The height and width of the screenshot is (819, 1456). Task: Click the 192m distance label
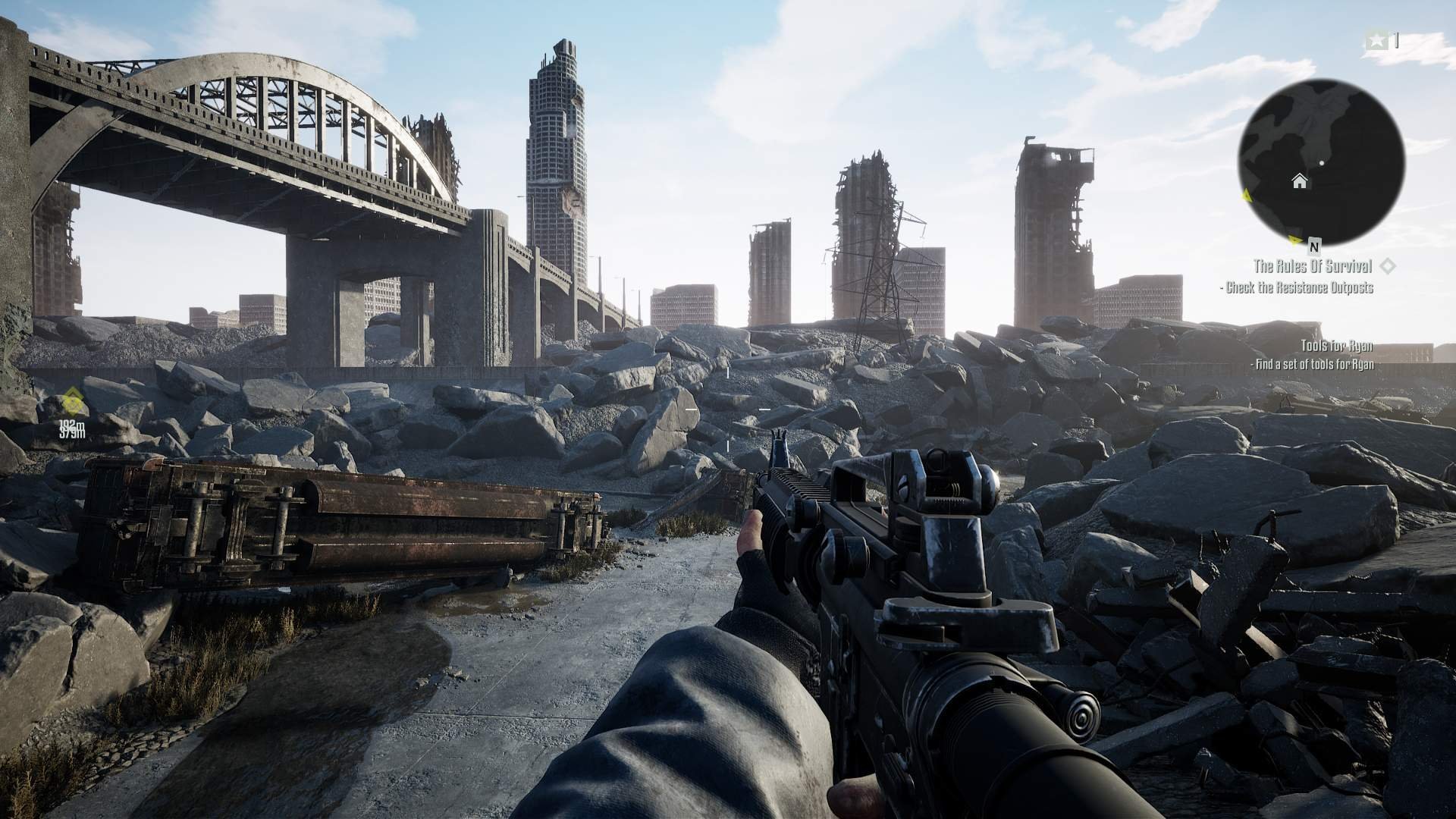pos(71,424)
